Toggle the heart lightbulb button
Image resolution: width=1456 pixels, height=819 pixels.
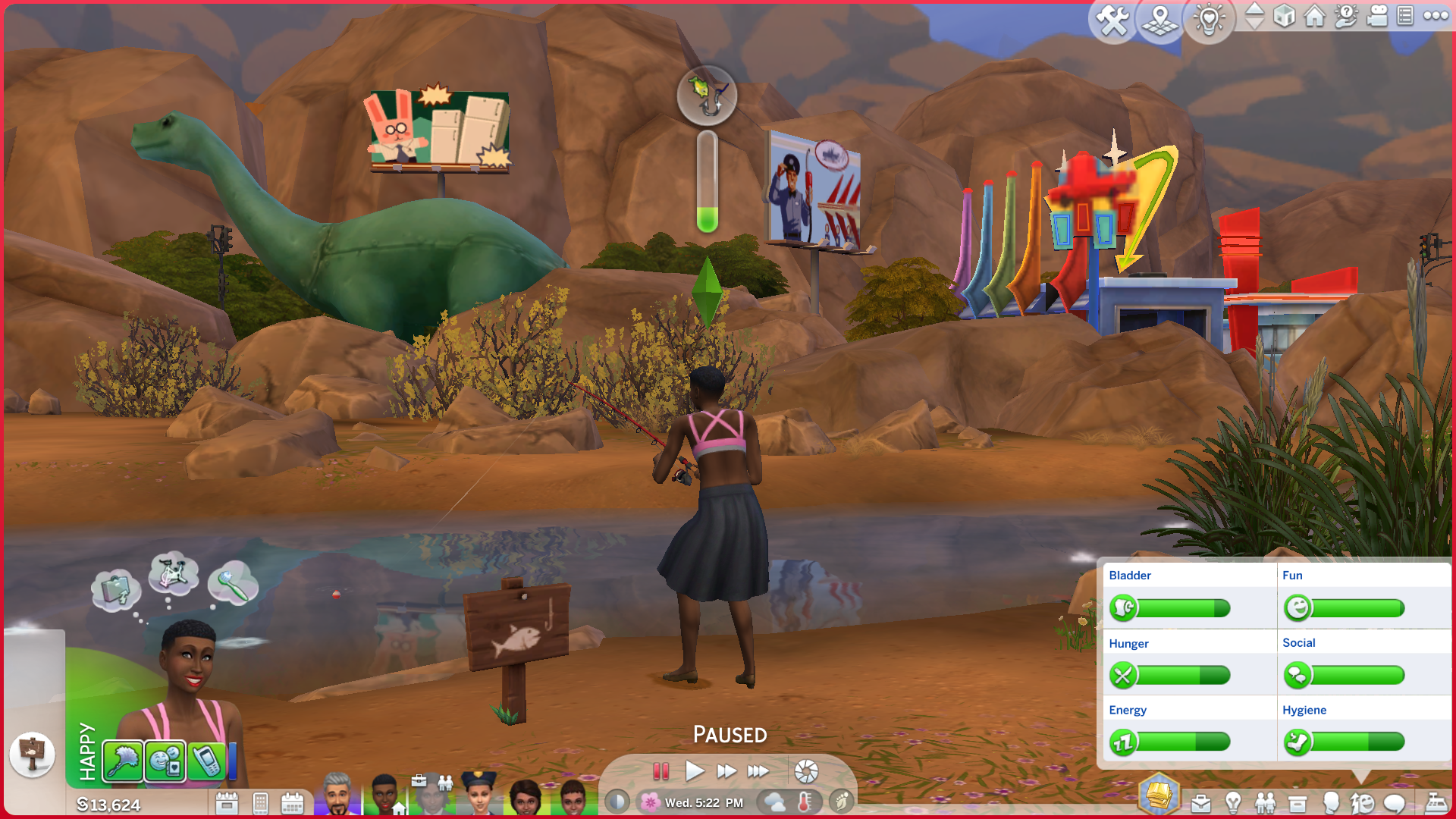[1209, 19]
